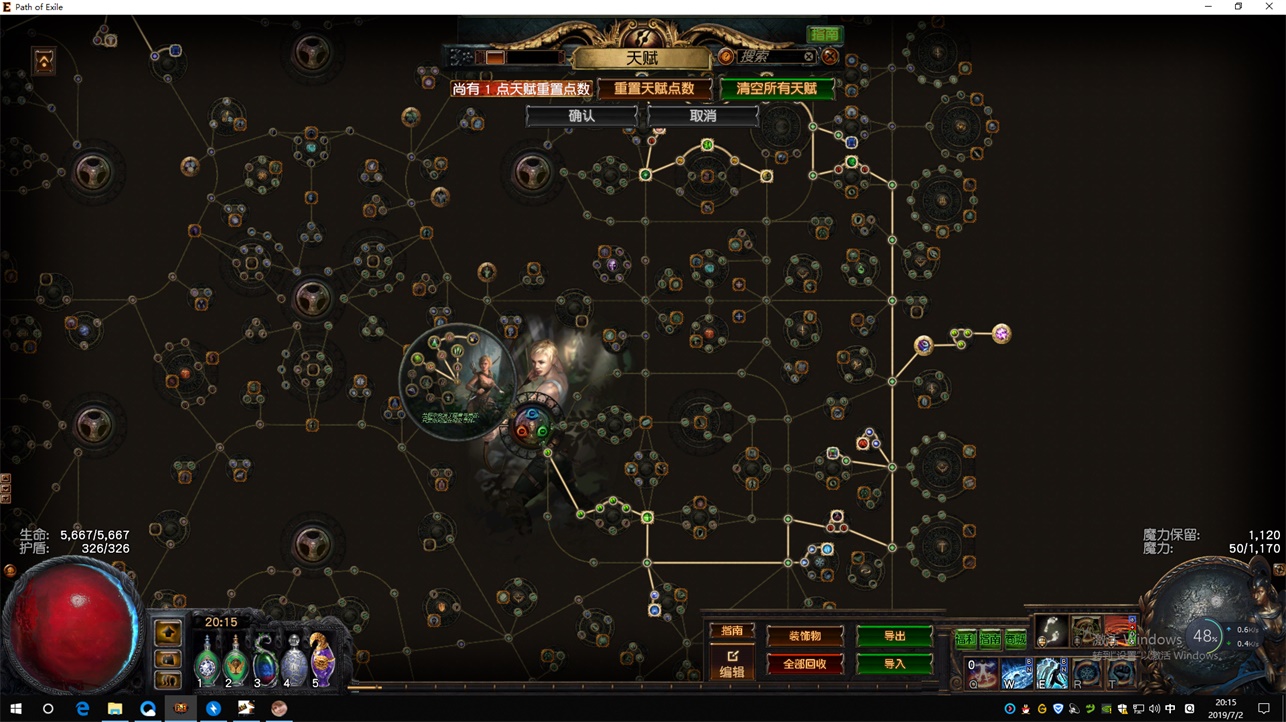Click the red 全部回收 reclaim-all button
The image size is (1286, 722).
click(x=805, y=664)
